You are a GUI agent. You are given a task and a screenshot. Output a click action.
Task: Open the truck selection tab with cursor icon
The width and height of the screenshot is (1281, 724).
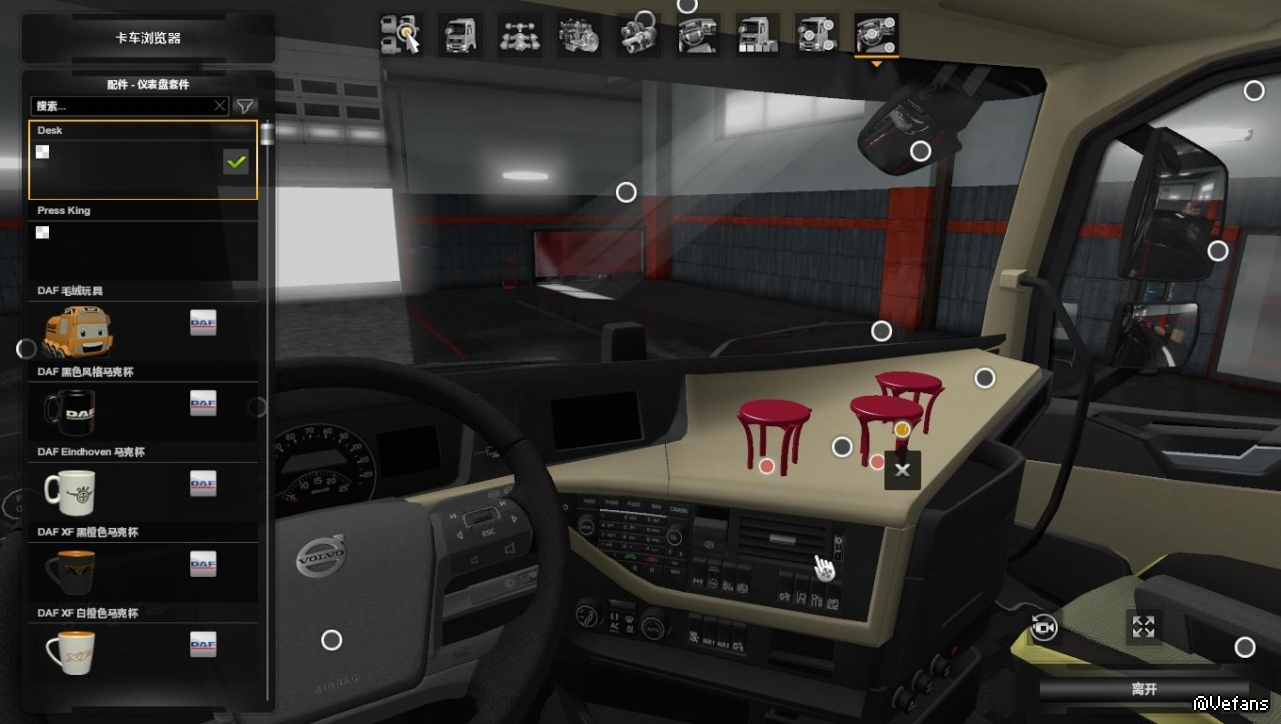click(401, 35)
